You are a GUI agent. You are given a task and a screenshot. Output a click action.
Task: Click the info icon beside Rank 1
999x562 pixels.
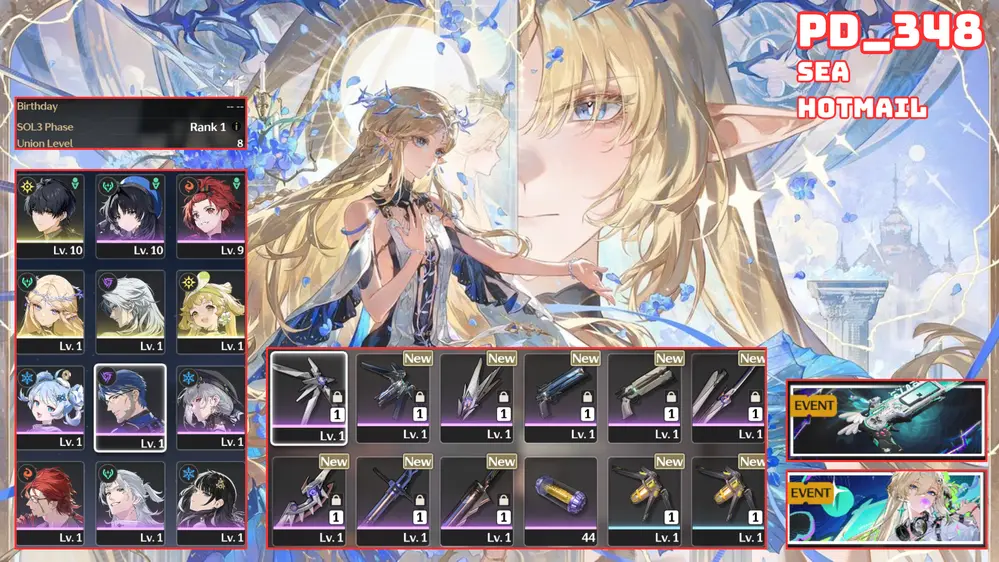[x=236, y=127]
